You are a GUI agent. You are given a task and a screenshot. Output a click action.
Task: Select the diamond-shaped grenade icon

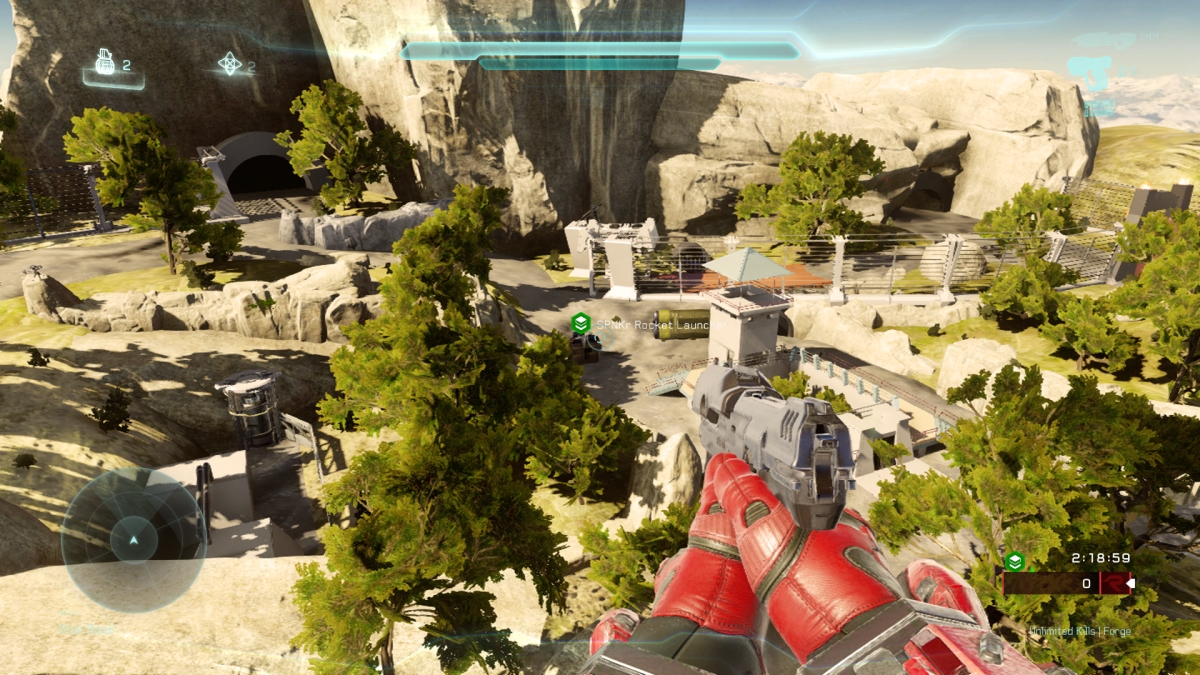(x=230, y=64)
